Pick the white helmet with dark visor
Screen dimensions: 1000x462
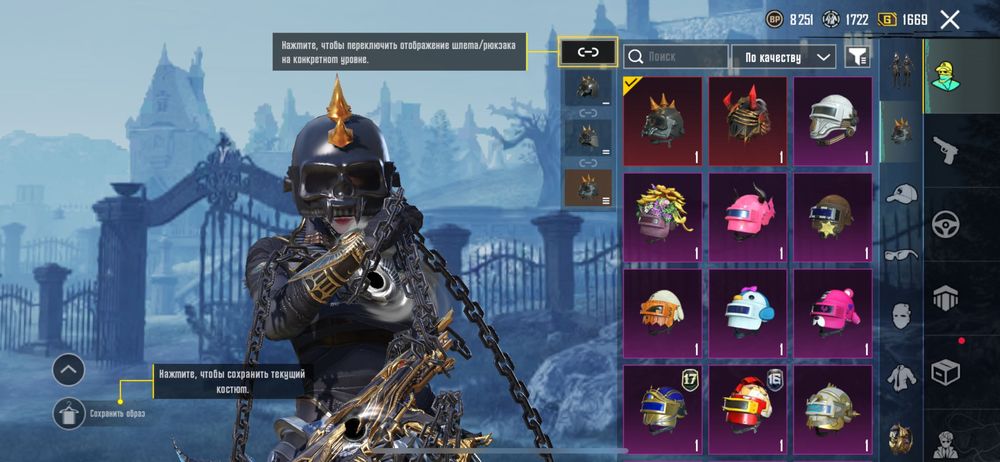coord(833,121)
